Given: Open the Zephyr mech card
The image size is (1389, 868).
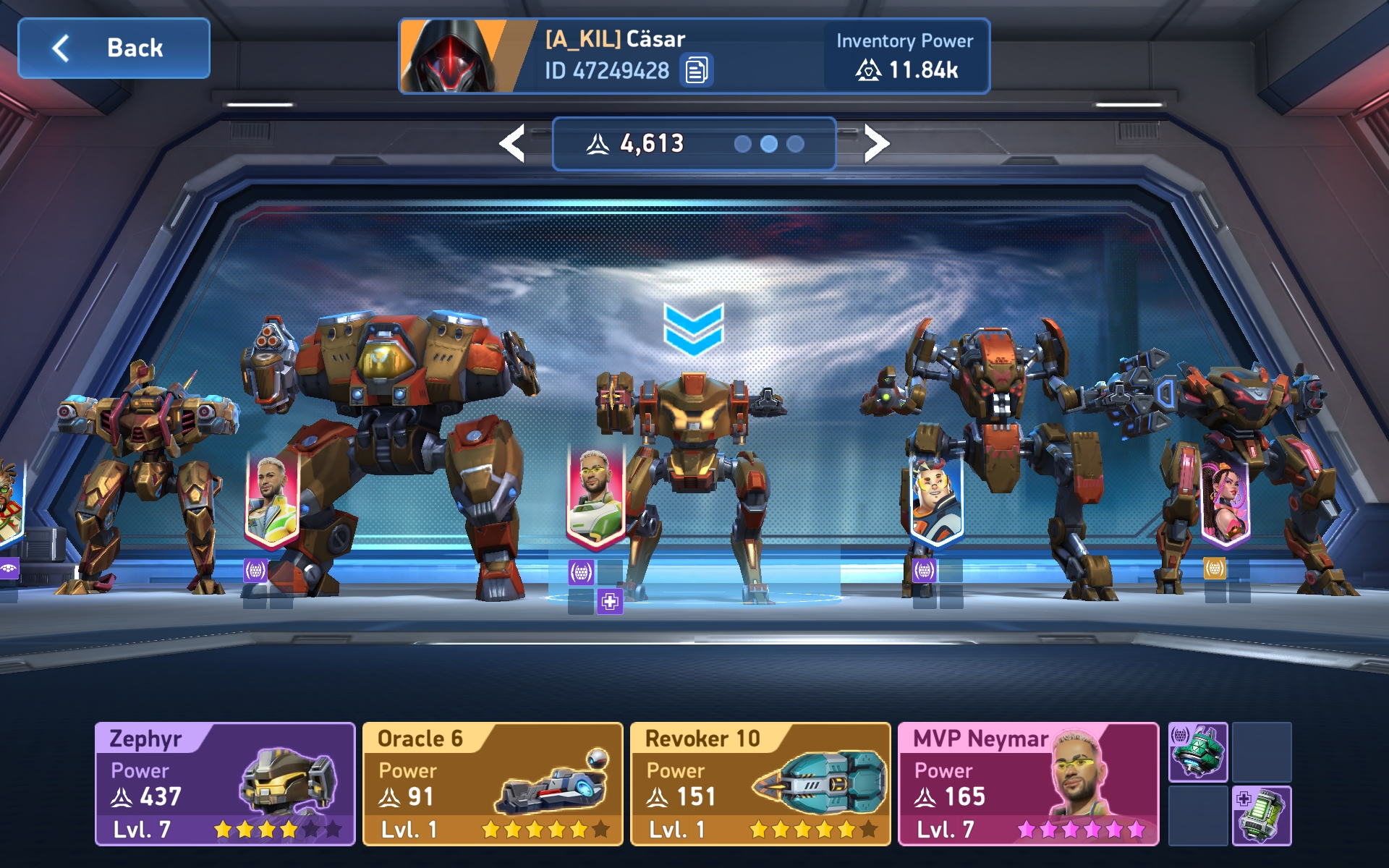Looking at the screenshot, I should pos(225,783).
